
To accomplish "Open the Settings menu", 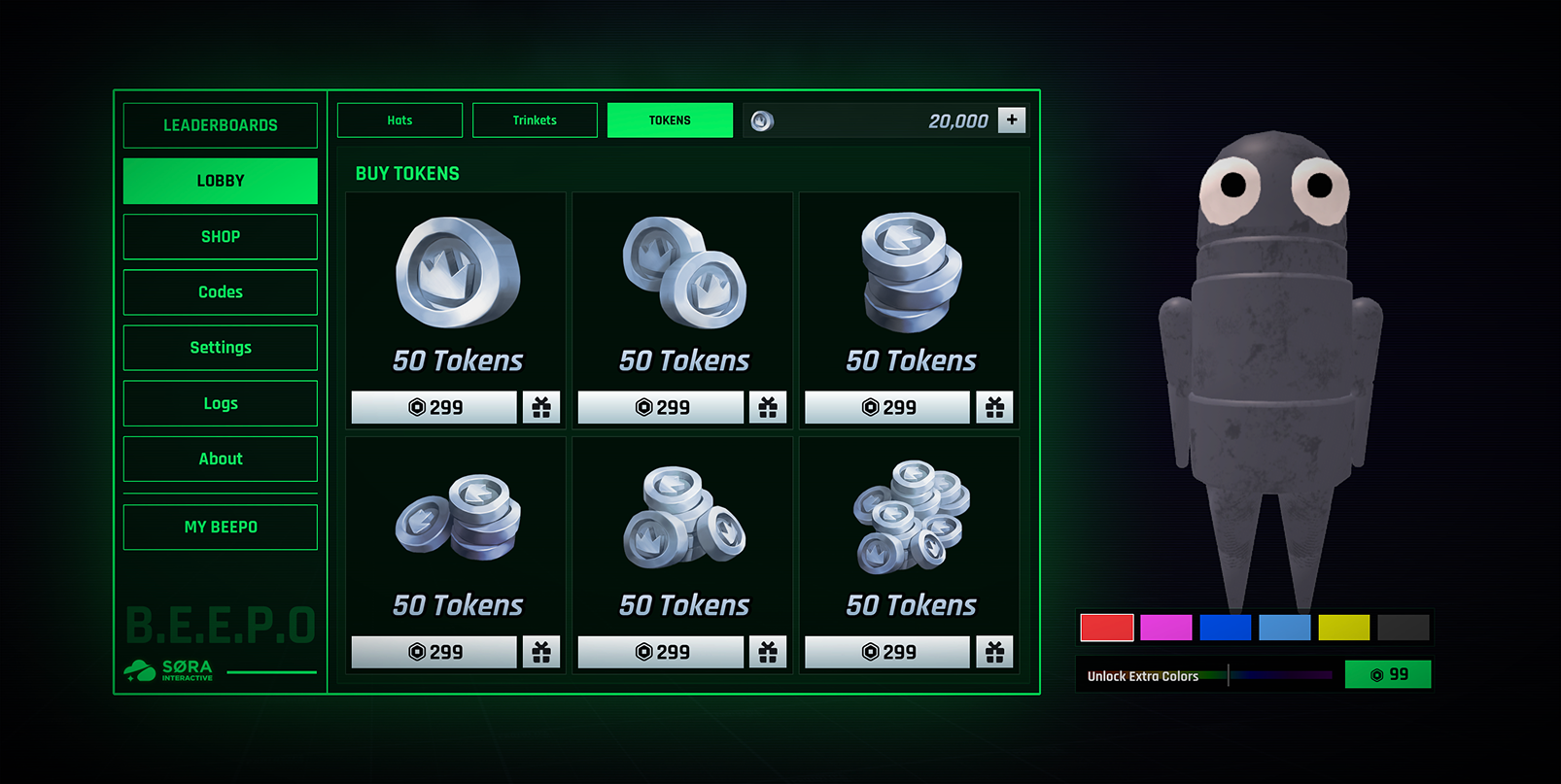I will [221, 348].
